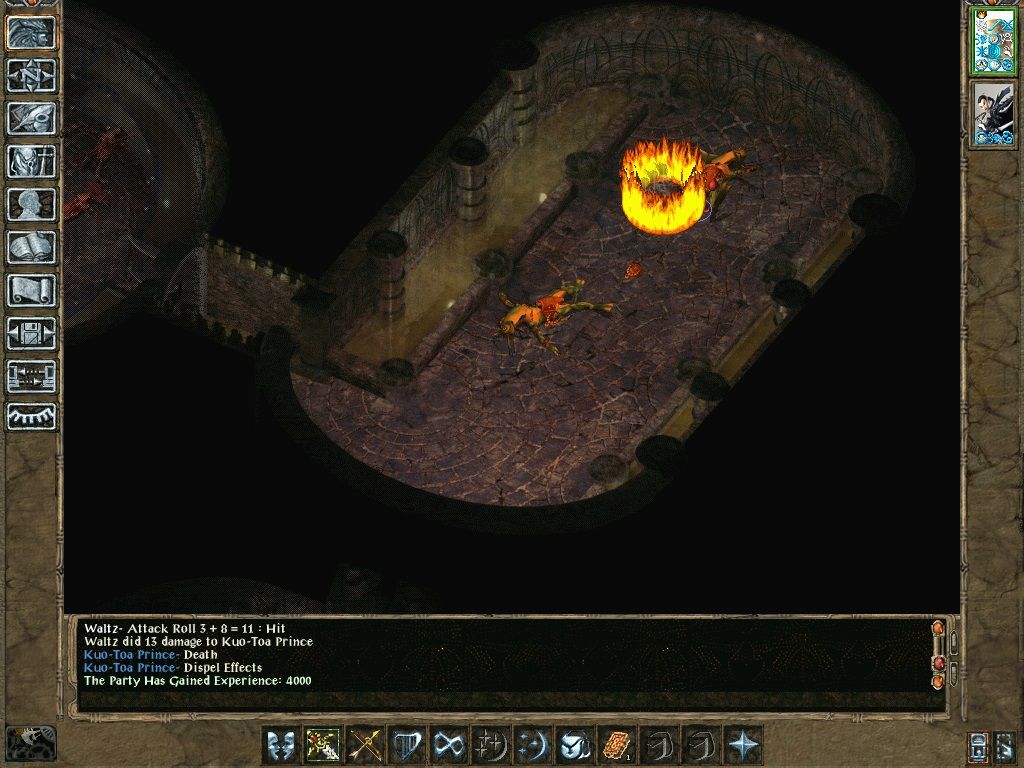The height and width of the screenshot is (768, 1024).
Task: Open the options floppy disk button
Action: click(32, 333)
